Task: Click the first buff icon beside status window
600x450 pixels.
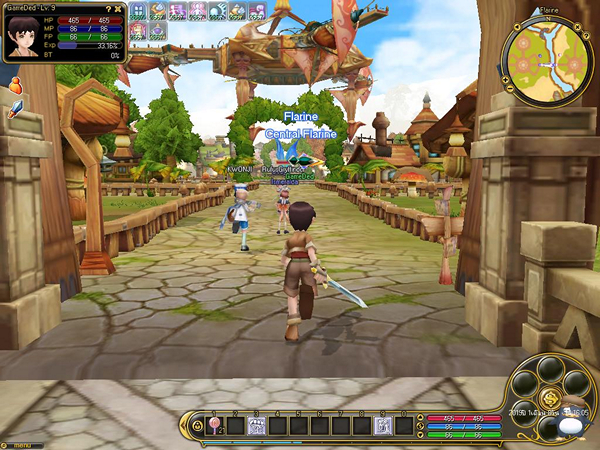Action: 138,12
